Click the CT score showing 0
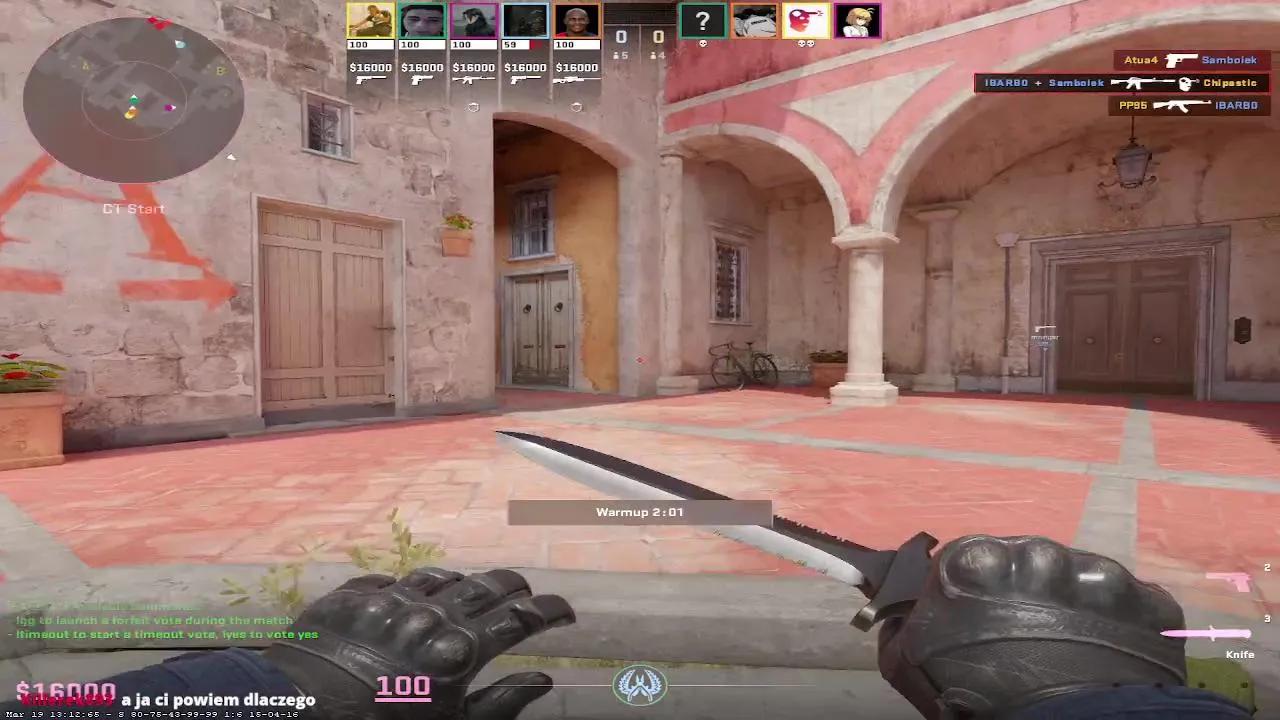Screen dimensions: 1280x720 pyautogui.click(x=621, y=37)
